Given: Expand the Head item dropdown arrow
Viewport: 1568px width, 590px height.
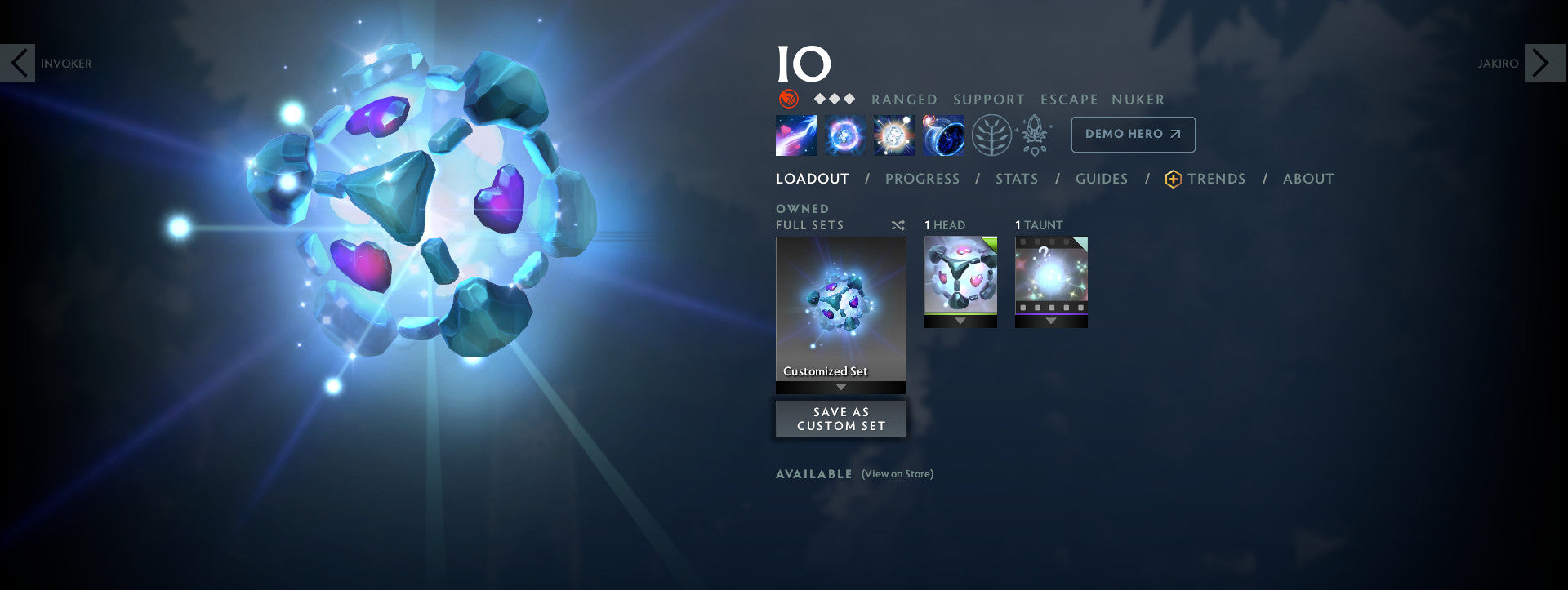Looking at the screenshot, I should [x=960, y=321].
